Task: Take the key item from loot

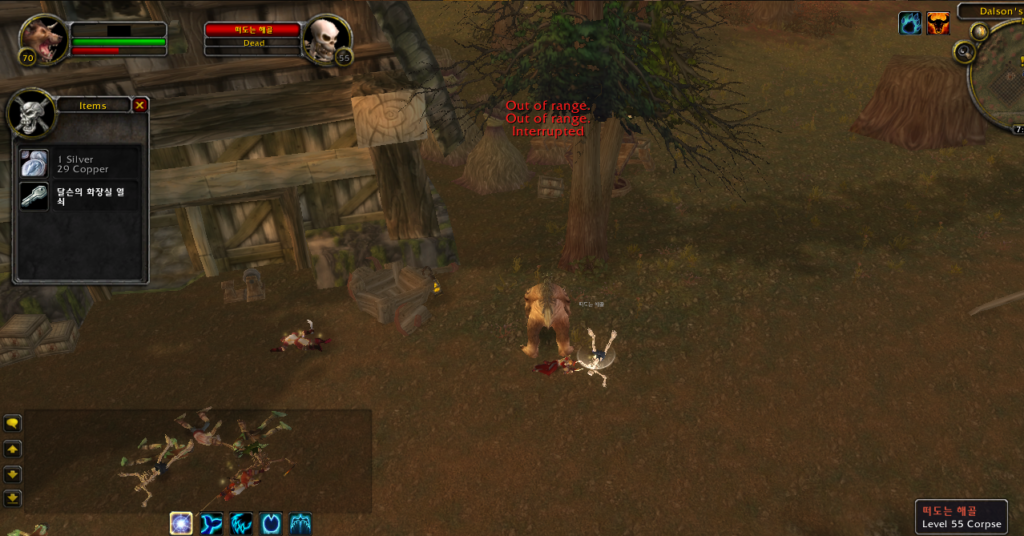Action: coord(35,195)
